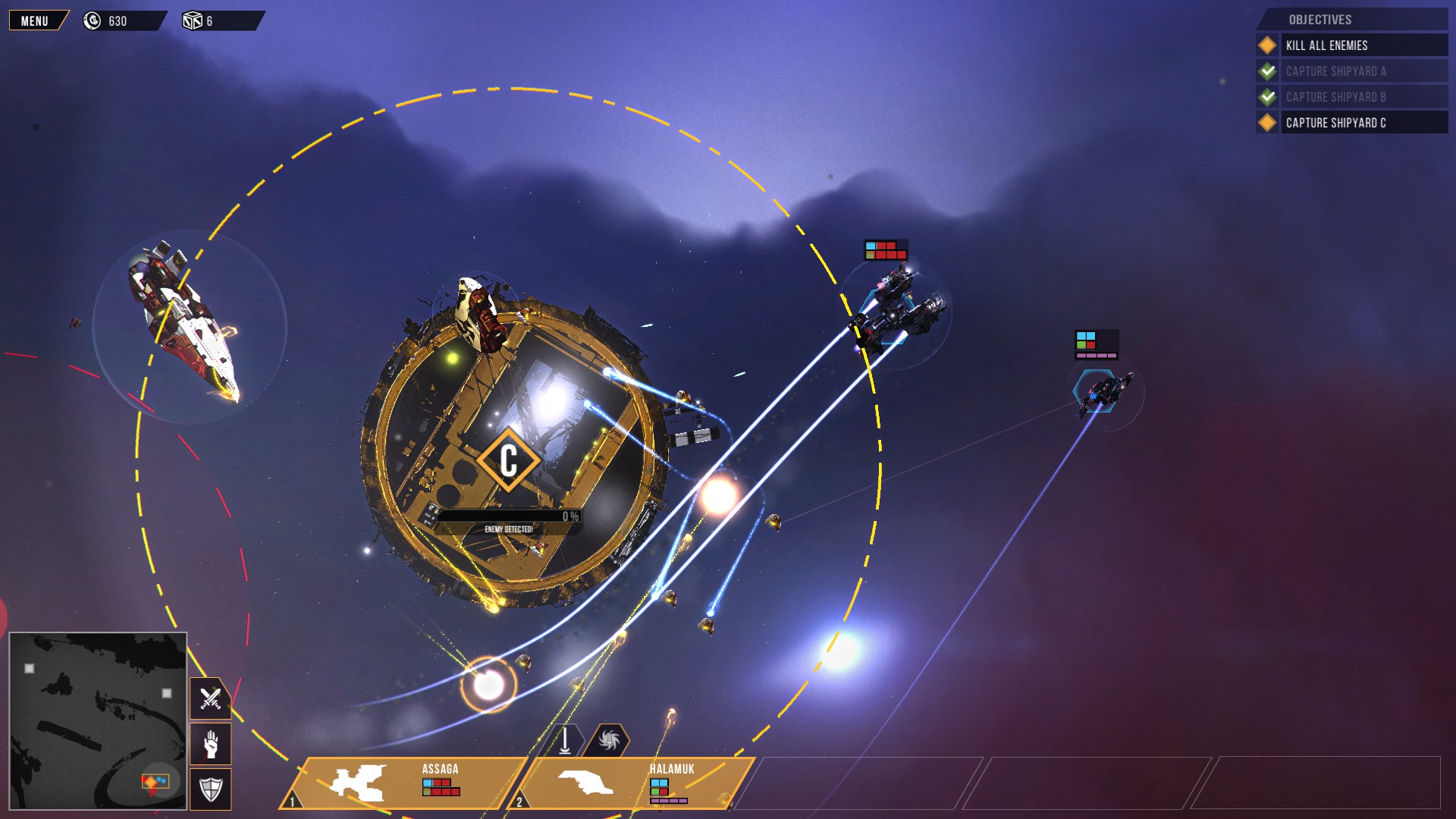Activate the halt hand stance icon
1456x819 pixels.
point(210,744)
